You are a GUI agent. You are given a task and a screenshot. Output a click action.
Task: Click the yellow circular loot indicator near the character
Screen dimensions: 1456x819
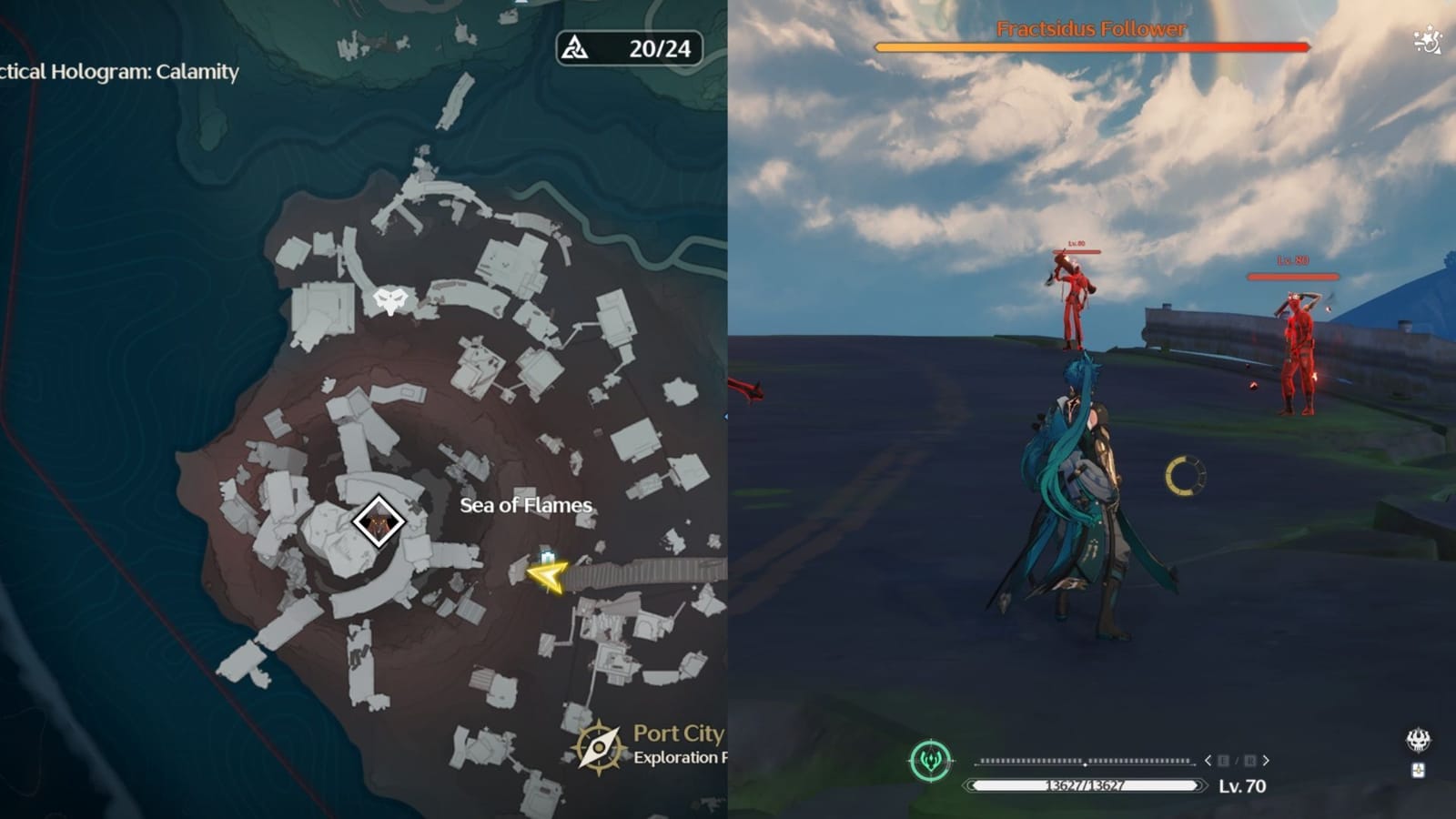click(x=1186, y=472)
